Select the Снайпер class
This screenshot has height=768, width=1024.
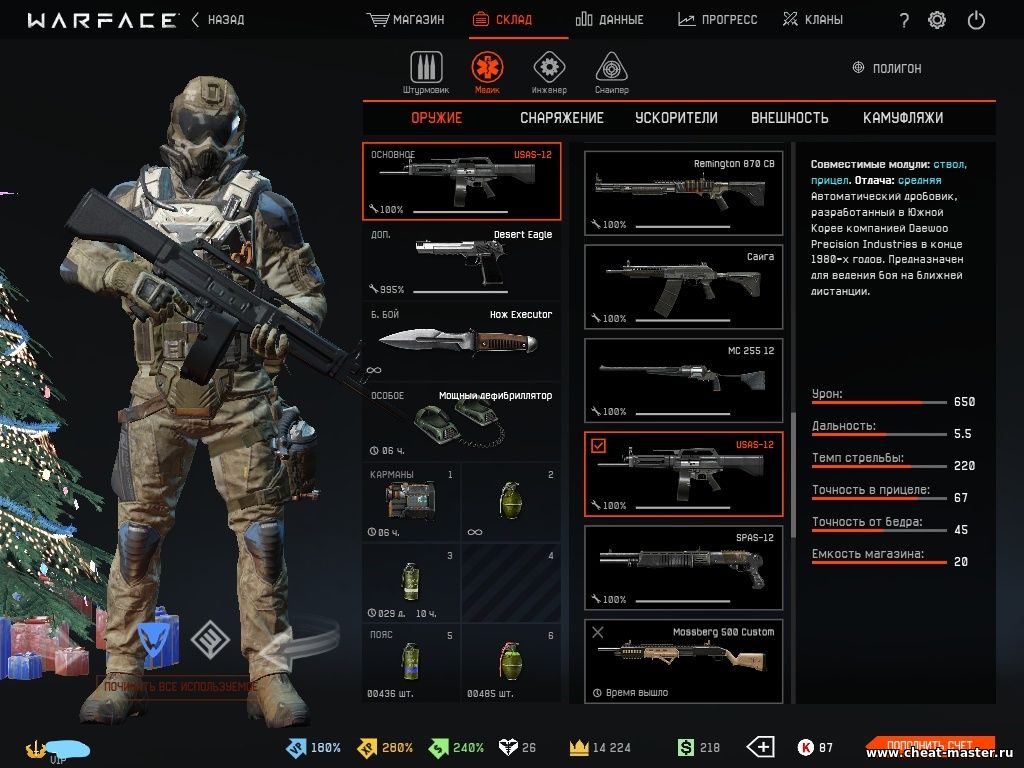click(611, 72)
